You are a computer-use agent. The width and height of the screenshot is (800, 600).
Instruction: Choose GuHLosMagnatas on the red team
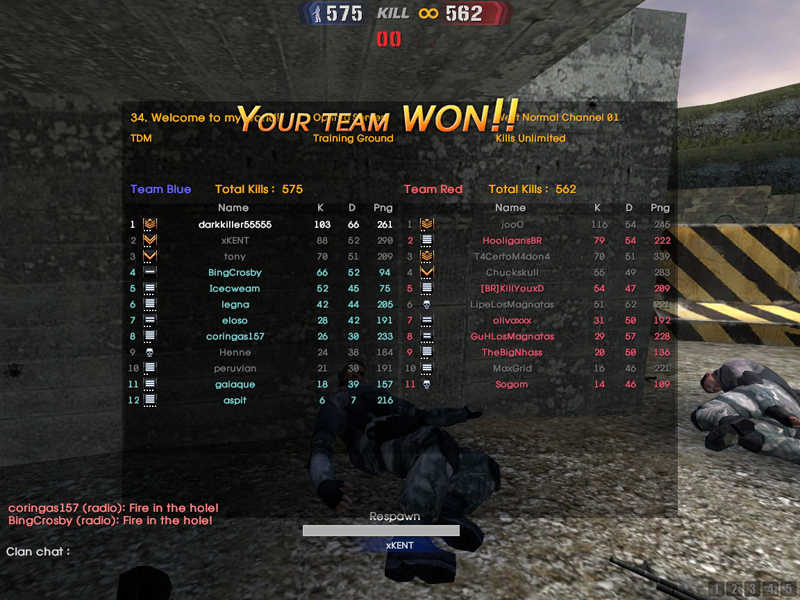pos(511,336)
